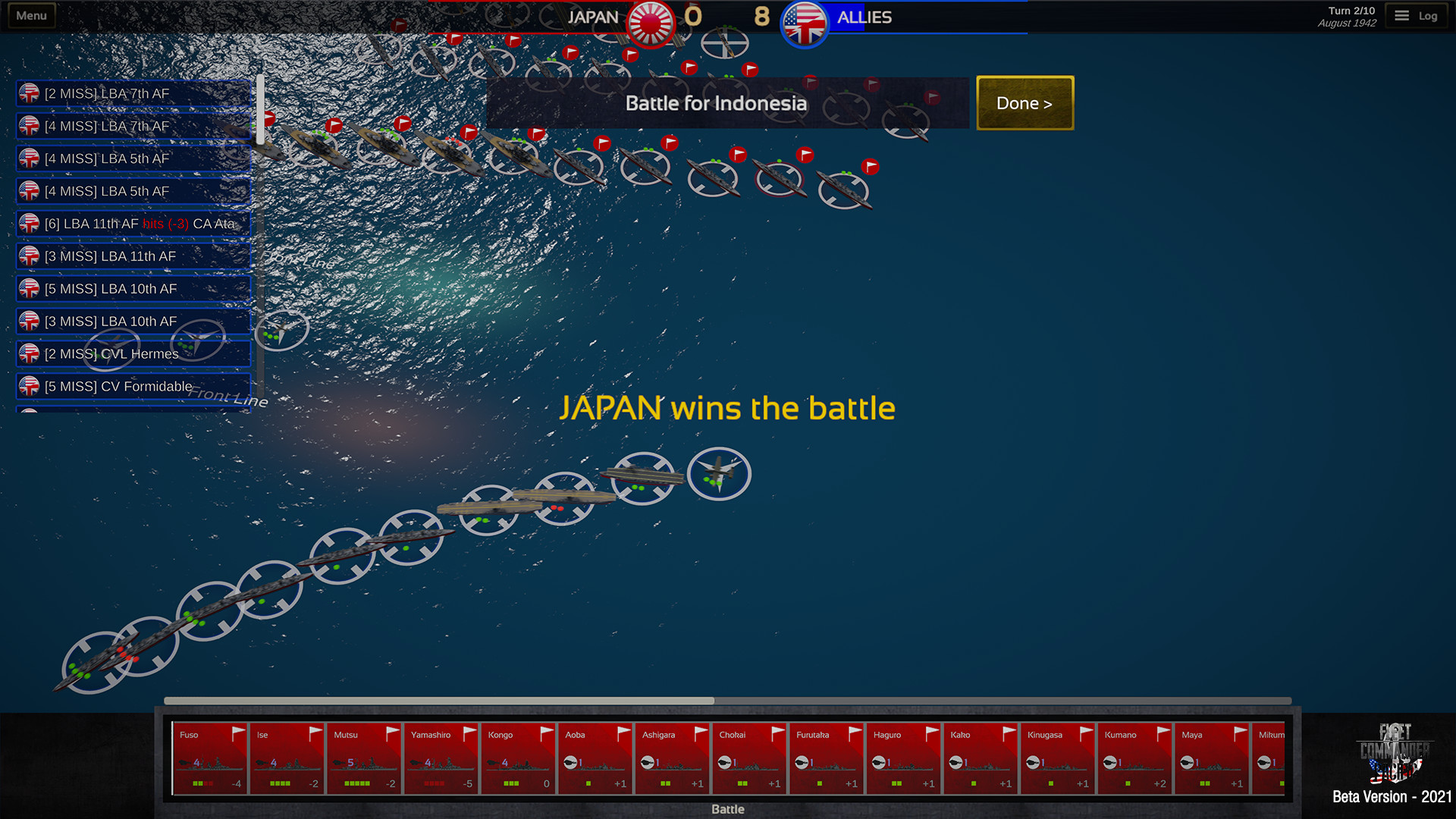Select the [5 MISS] CV Formidable log entry
This screenshot has width=1456, height=819.
pyautogui.click(x=133, y=386)
